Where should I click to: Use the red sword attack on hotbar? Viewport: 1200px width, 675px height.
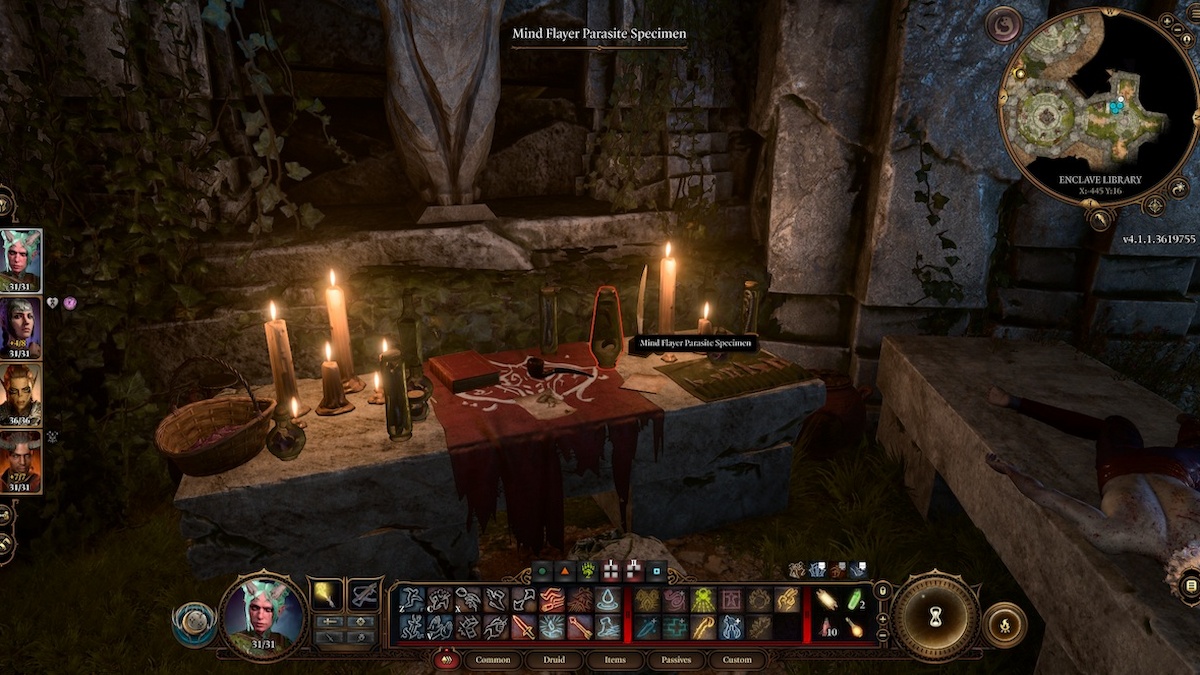524,627
